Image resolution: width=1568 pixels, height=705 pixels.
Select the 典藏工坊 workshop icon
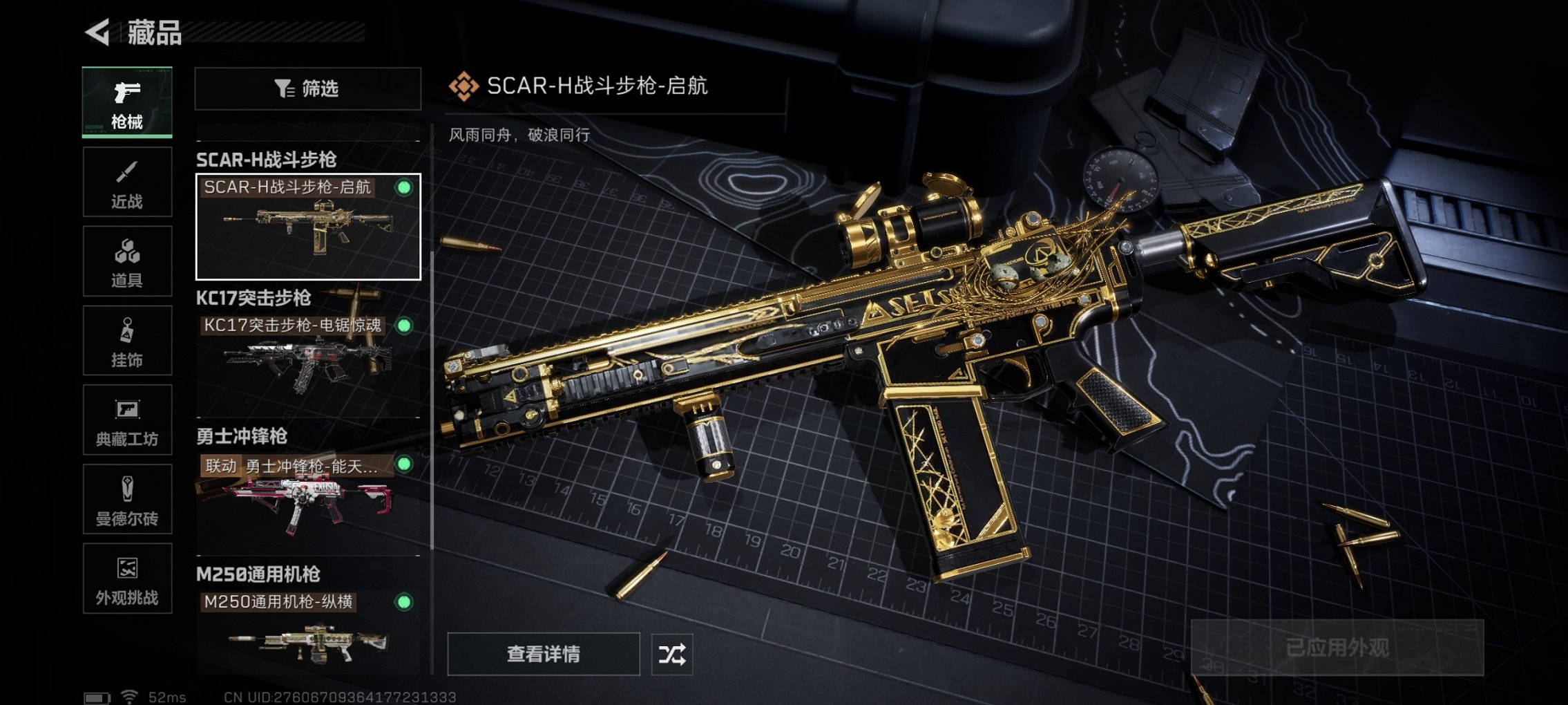coord(126,420)
